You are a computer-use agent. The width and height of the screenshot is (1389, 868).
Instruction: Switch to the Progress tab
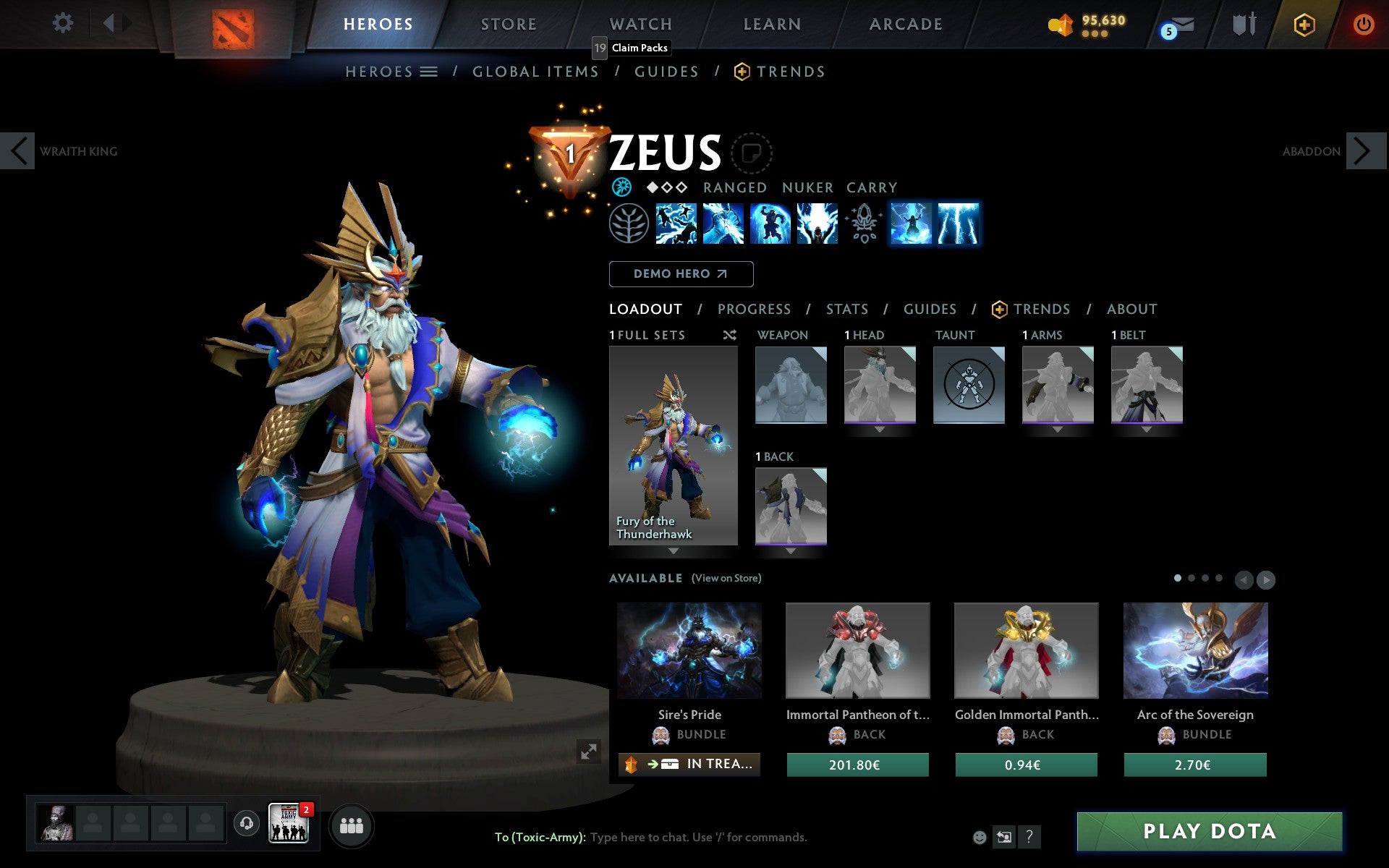(754, 309)
